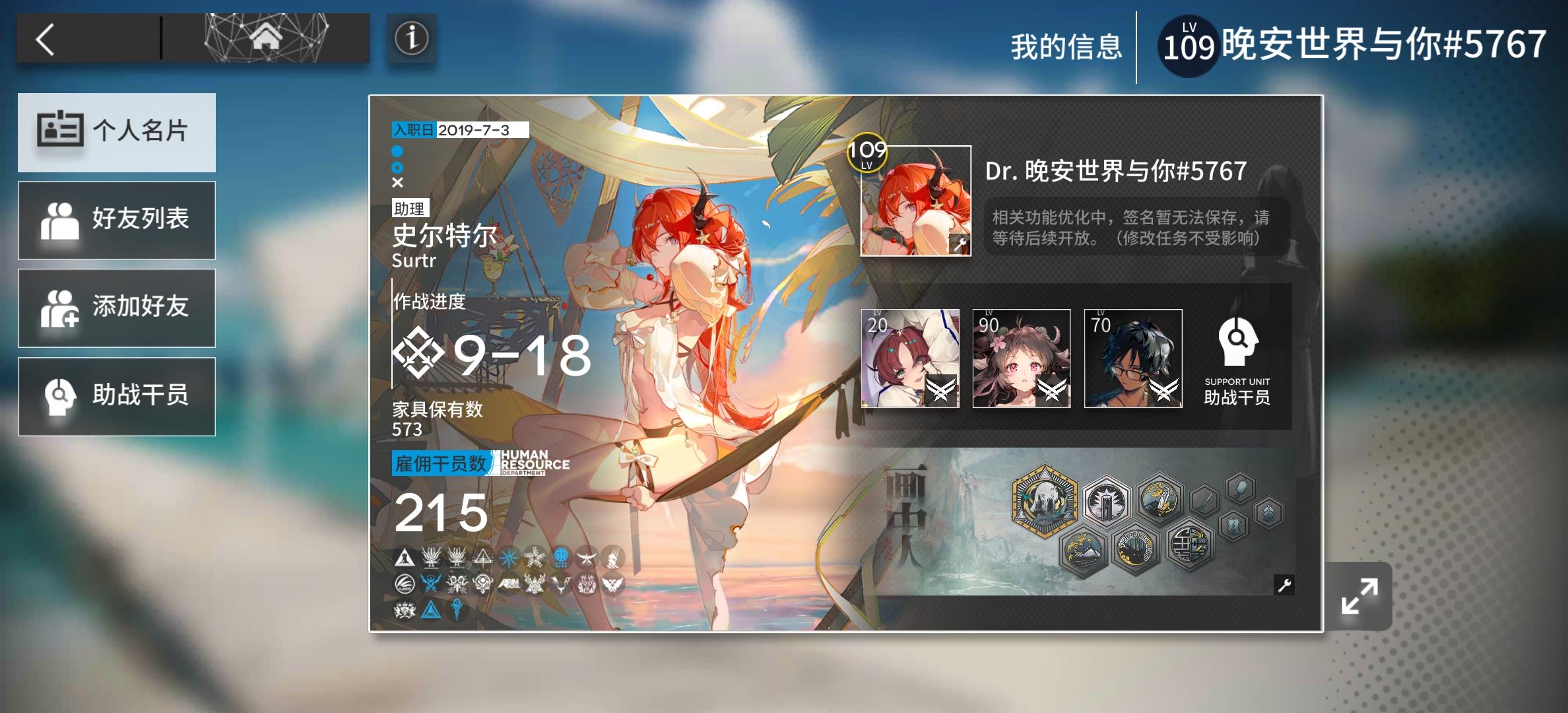Screen dimensions: 1568x713
Task: Open the 助战干员 section
Action: pyautogui.click(x=117, y=397)
